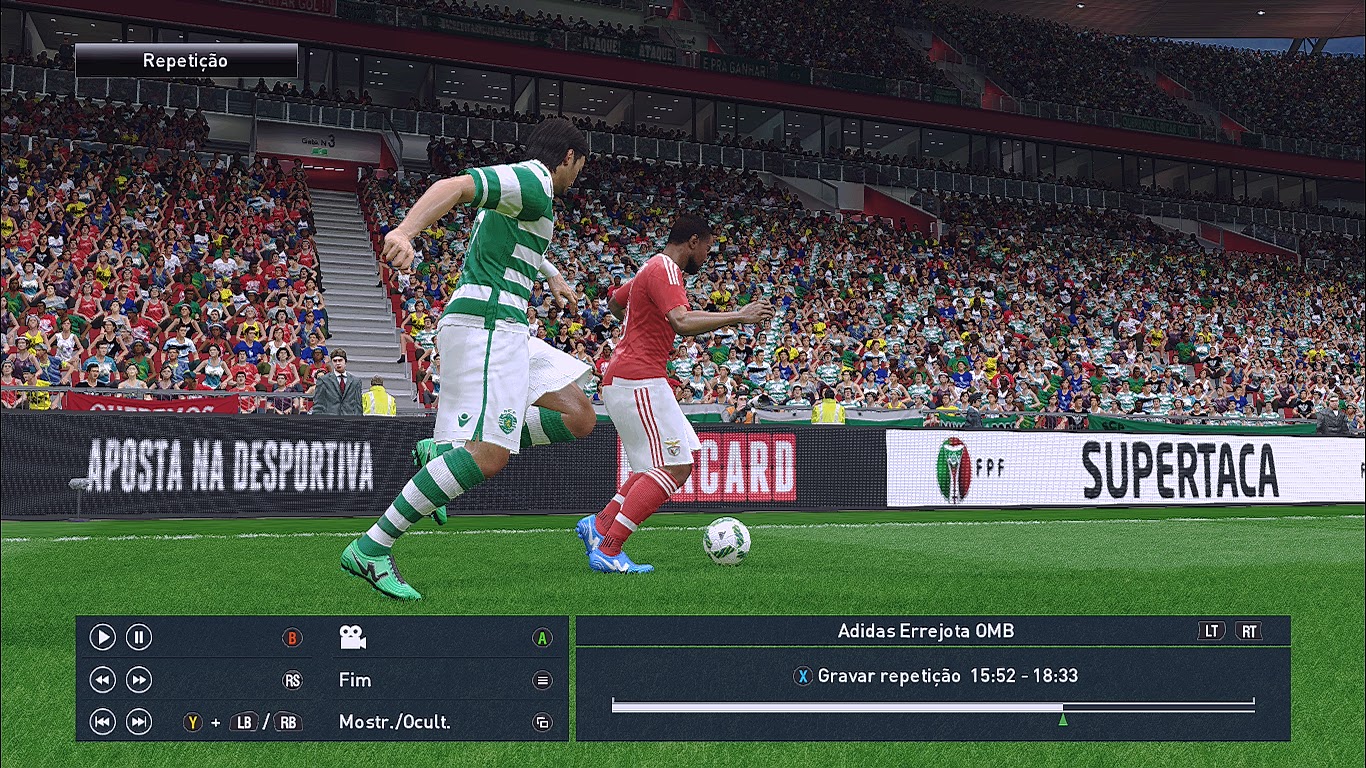Pause the replay playback
Viewport: 1366px width, 768px height.
pos(139,637)
